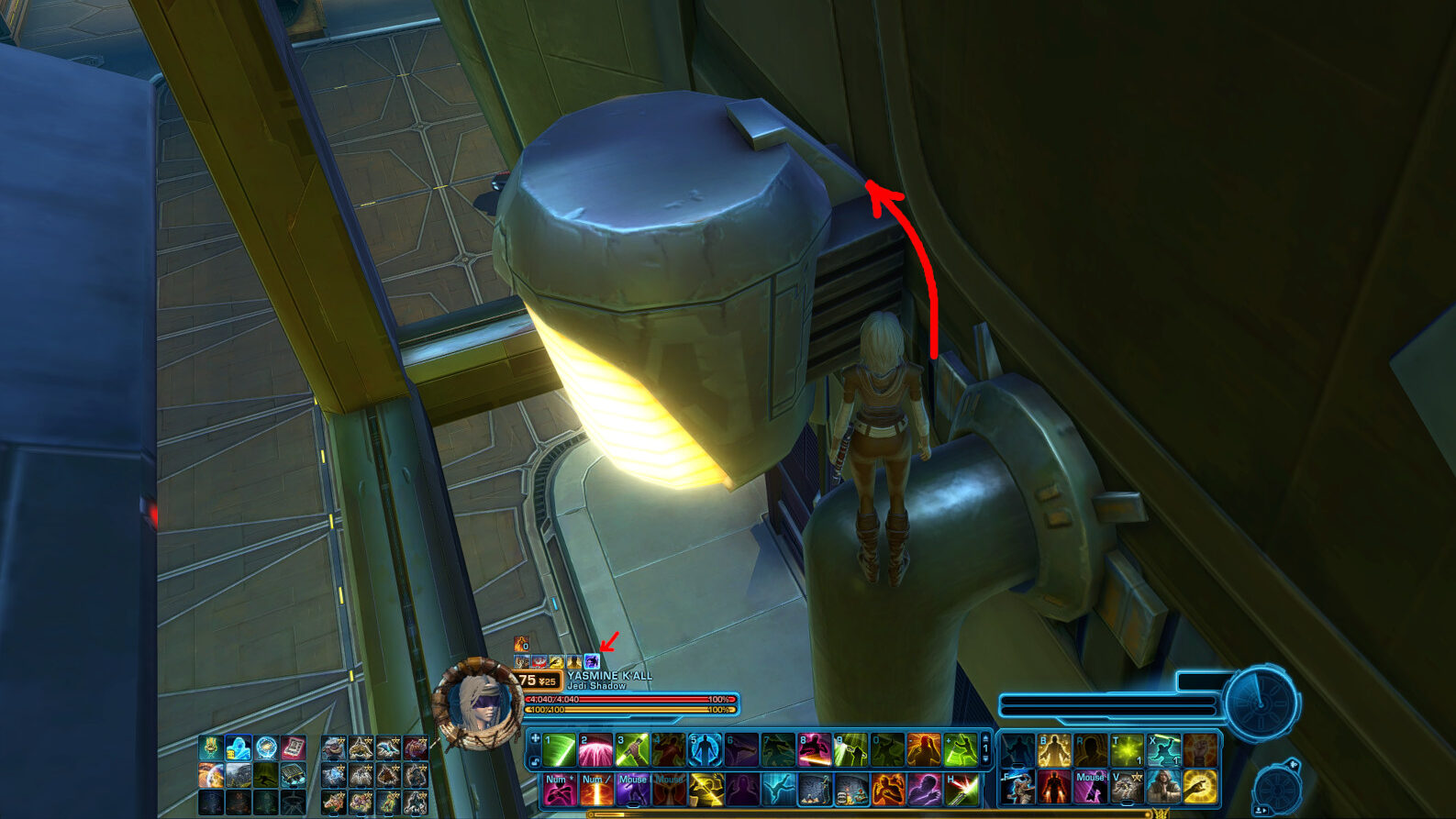Activate the golden glowing figure ability bound to B
The image size is (1456, 819).
pyautogui.click(x=1054, y=750)
